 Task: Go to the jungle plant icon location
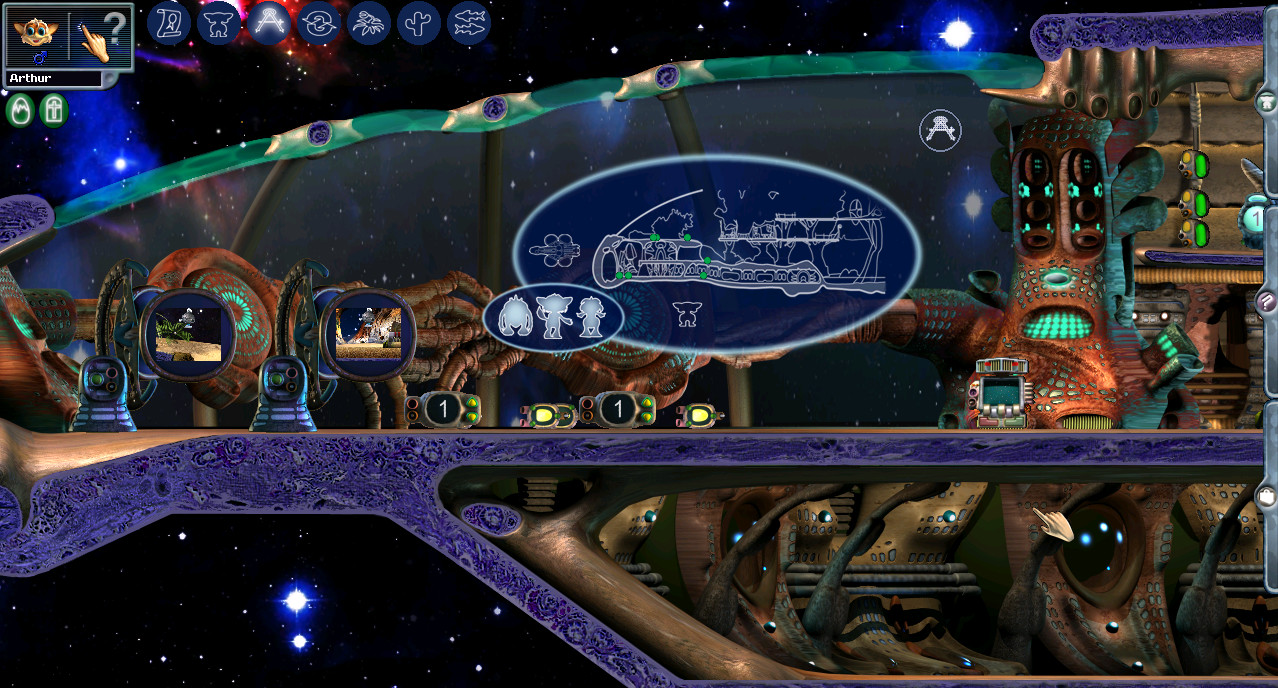(369, 22)
